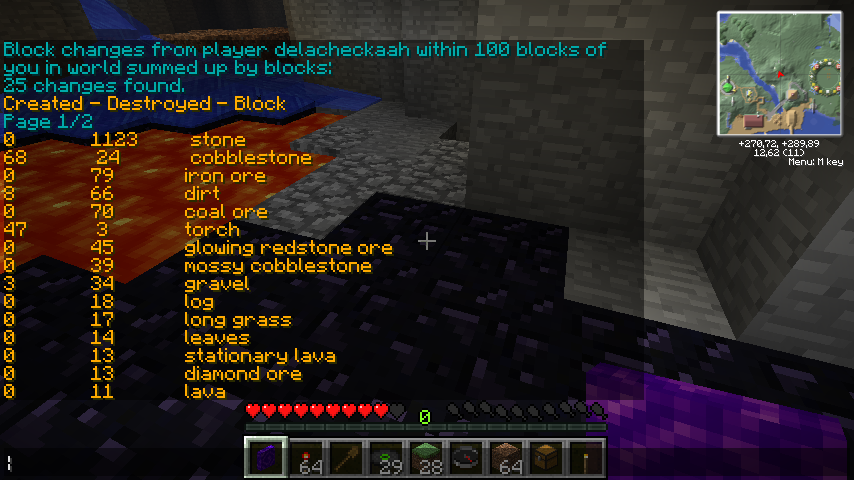The image size is (854, 480).
Task: Select the green music disc slot
Action: coord(386,457)
